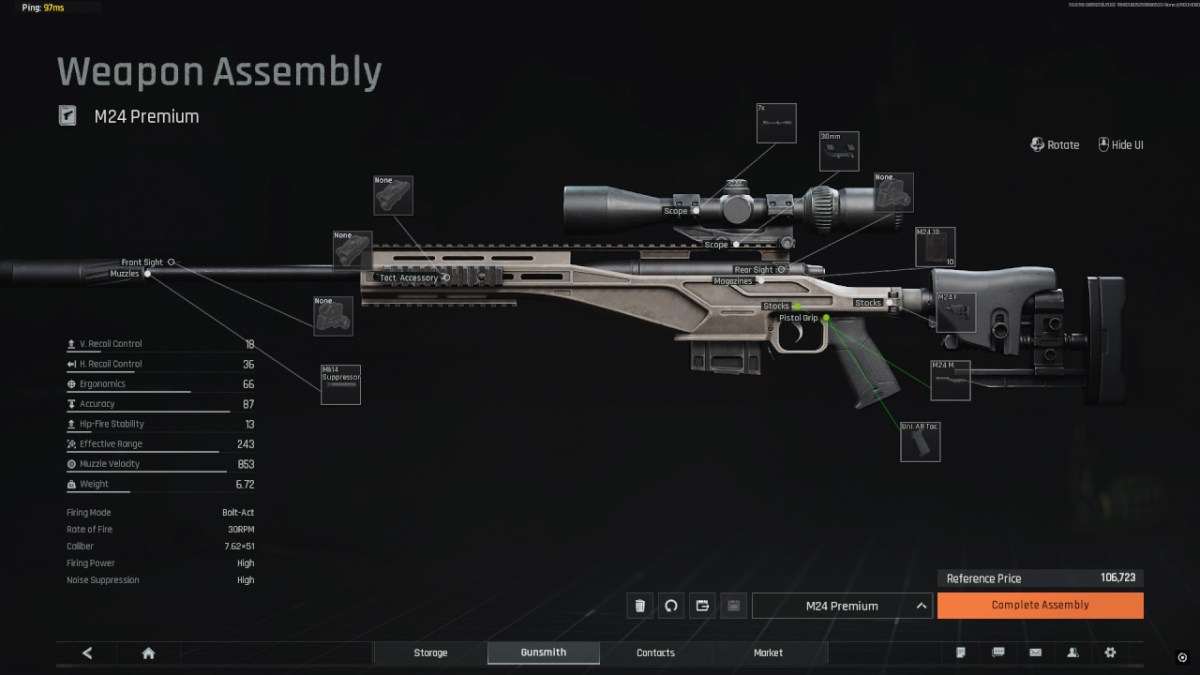
Task: Go back with the left arrow
Action: pos(87,653)
